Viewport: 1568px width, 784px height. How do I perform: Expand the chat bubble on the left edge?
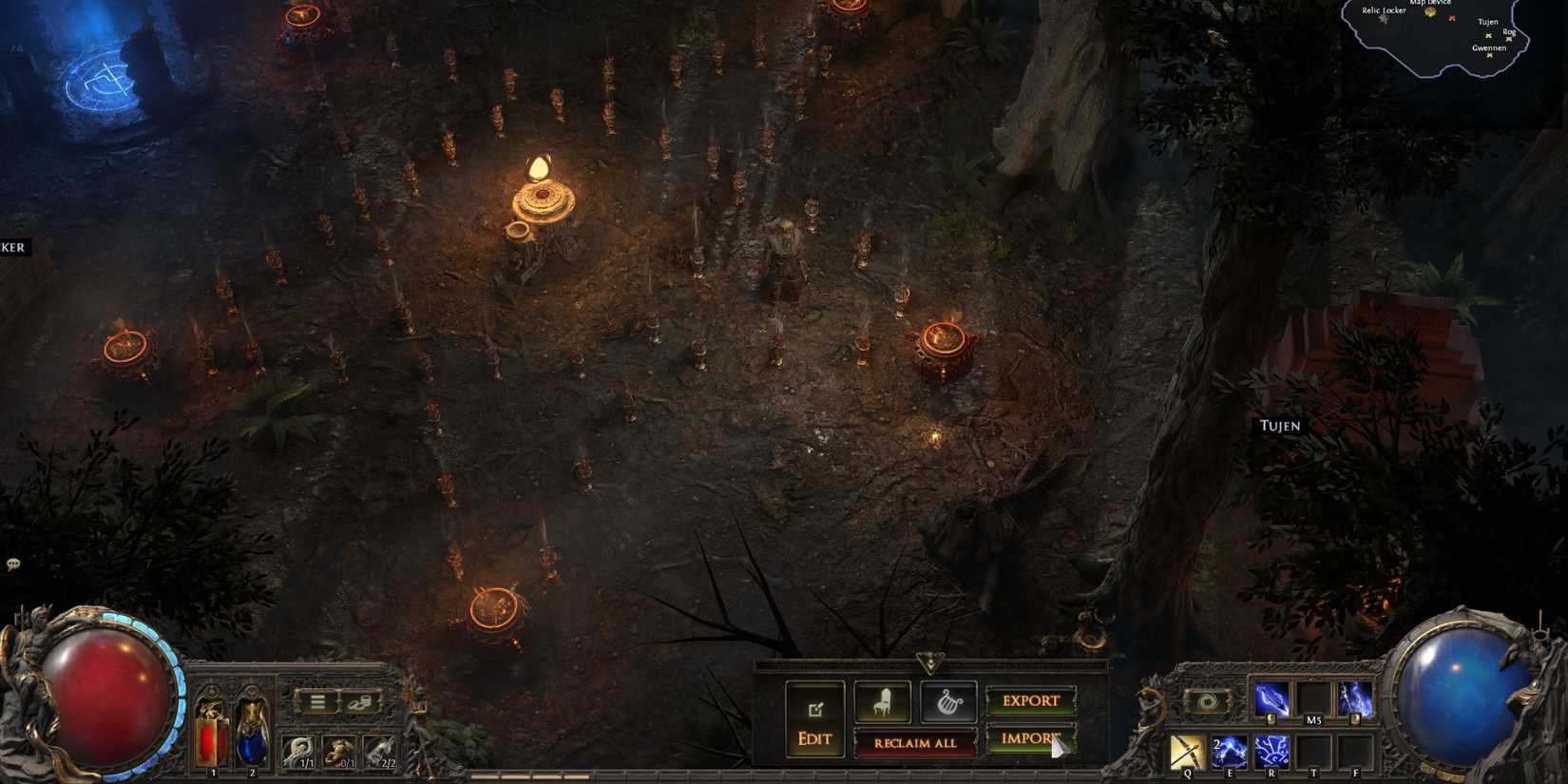pos(11,564)
